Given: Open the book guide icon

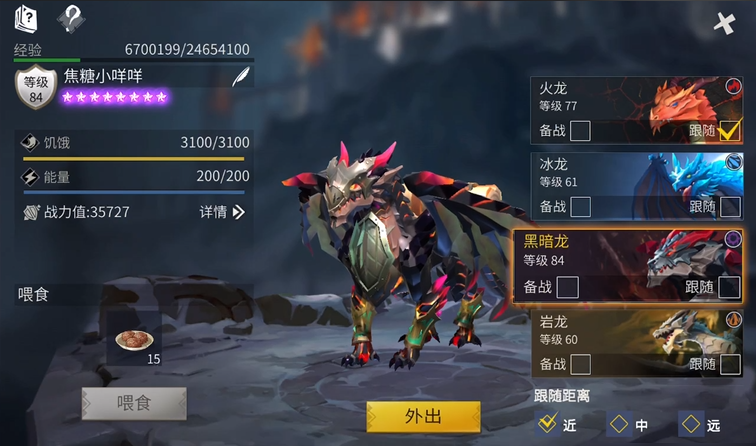Looking at the screenshot, I should 25,17.
